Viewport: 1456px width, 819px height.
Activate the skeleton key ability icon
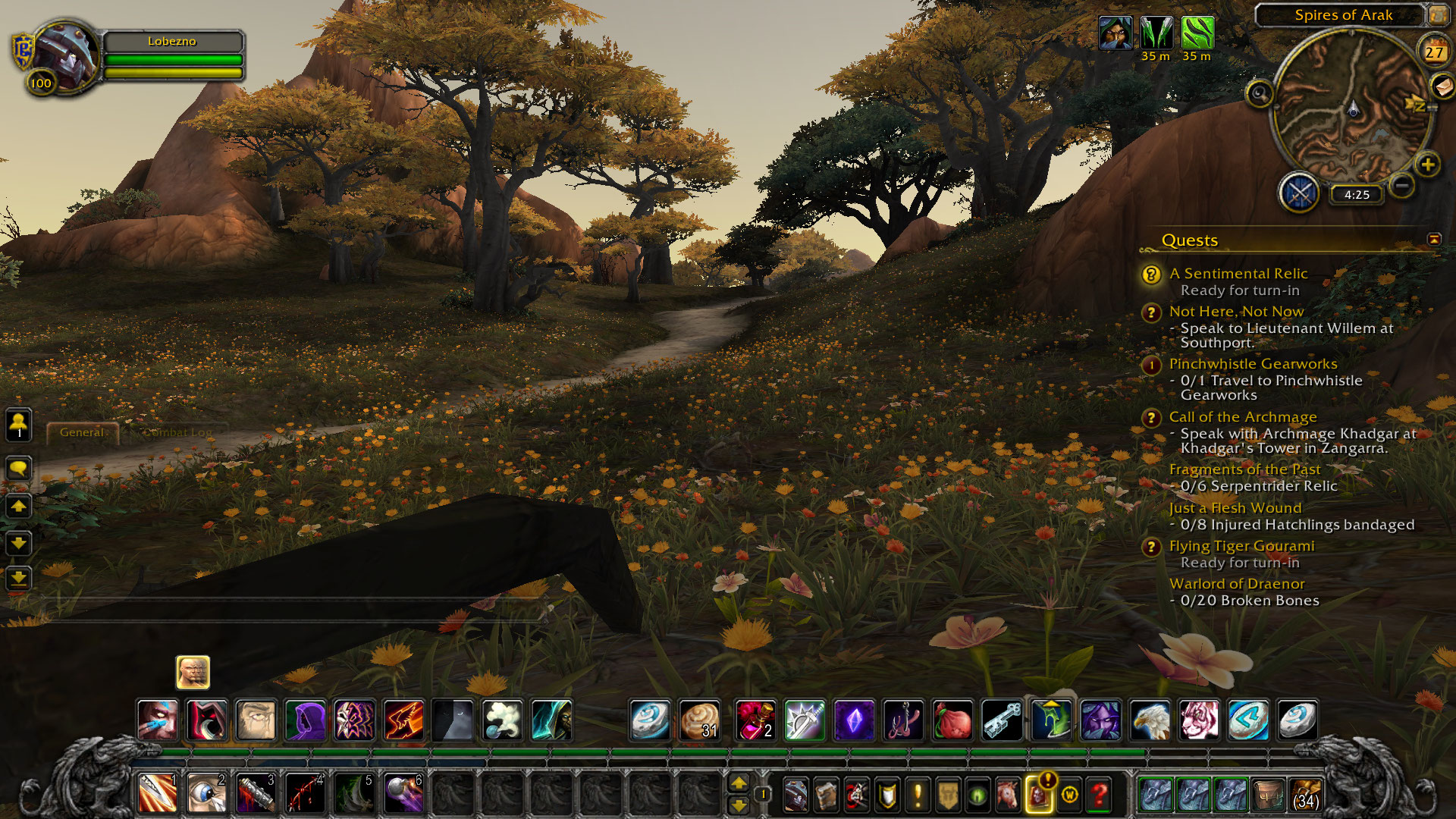(1002, 720)
